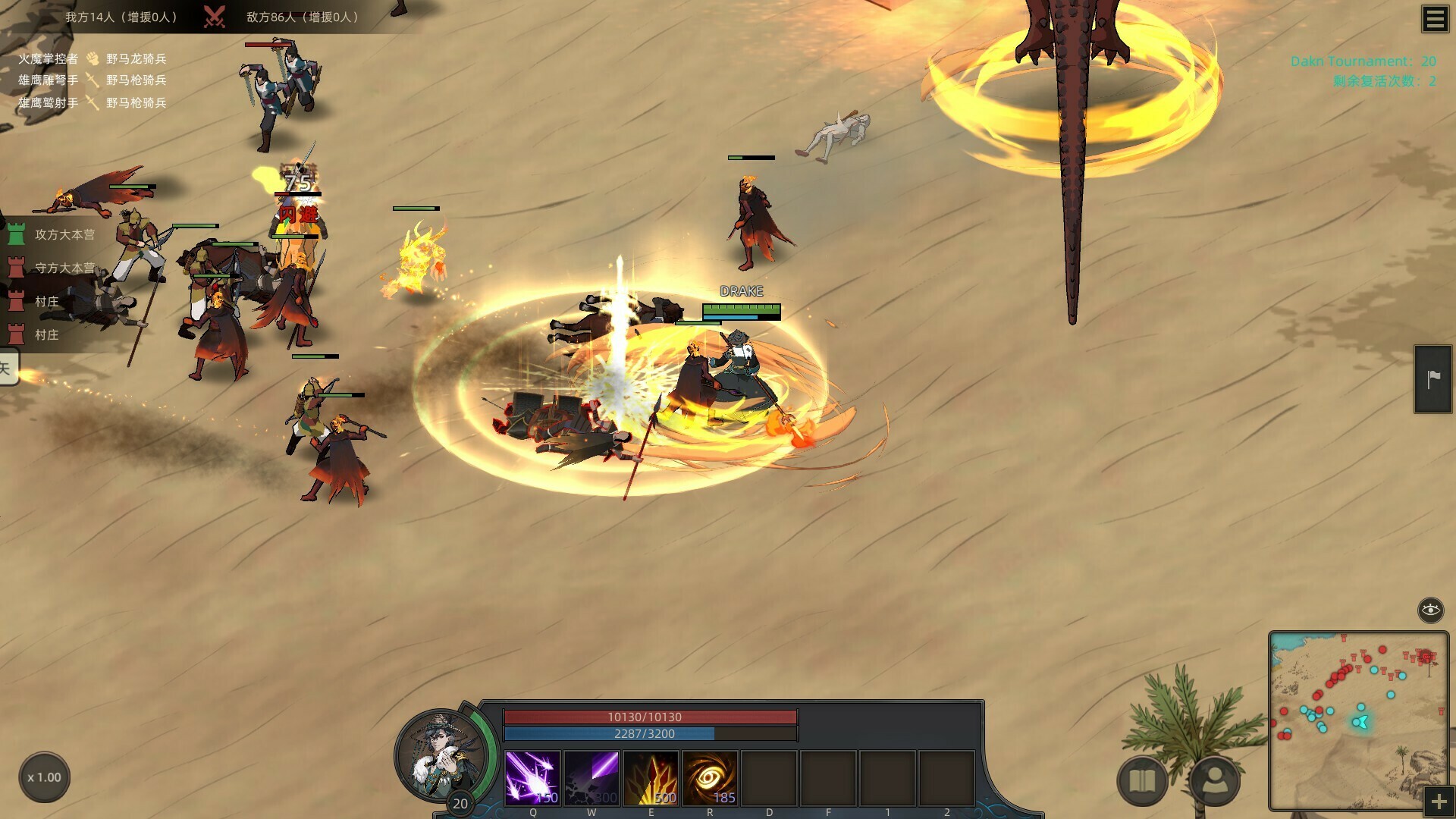The width and height of the screenshot is (1456, 819).
Task: Open the hamburger menu at top right
Action: [x=1434, y=19]
